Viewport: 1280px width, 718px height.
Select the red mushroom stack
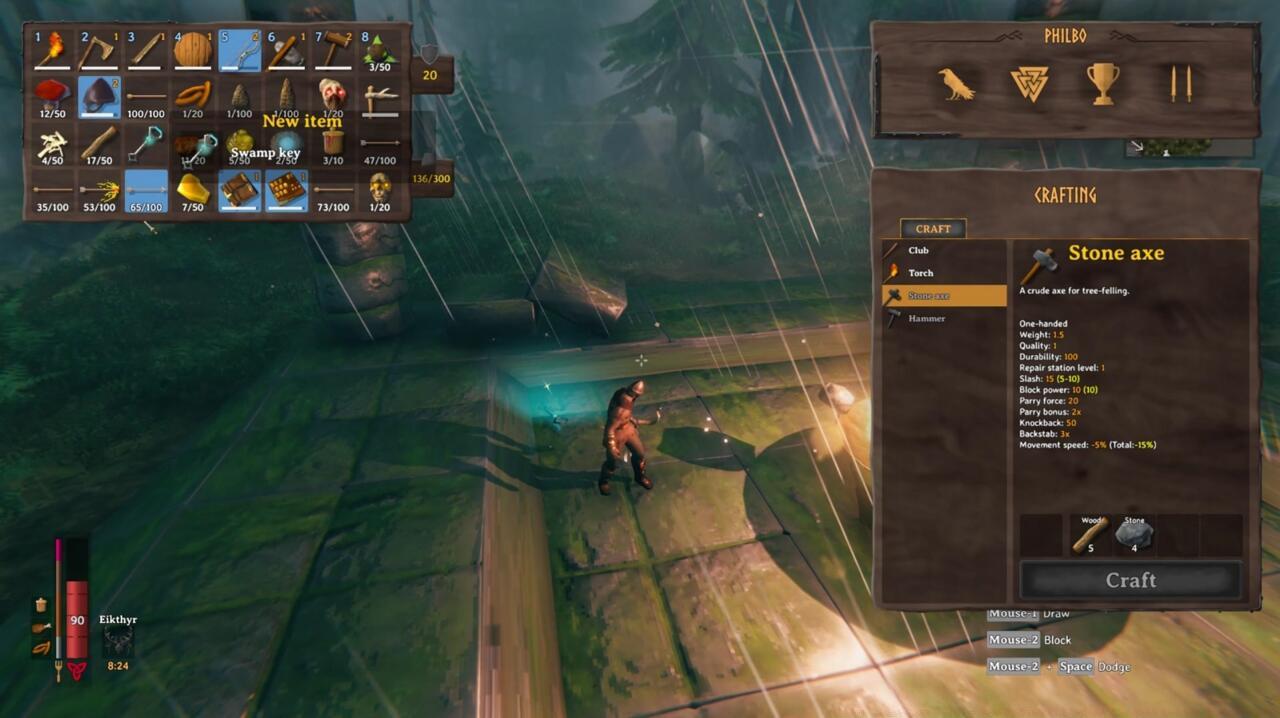tap(52, 97)
